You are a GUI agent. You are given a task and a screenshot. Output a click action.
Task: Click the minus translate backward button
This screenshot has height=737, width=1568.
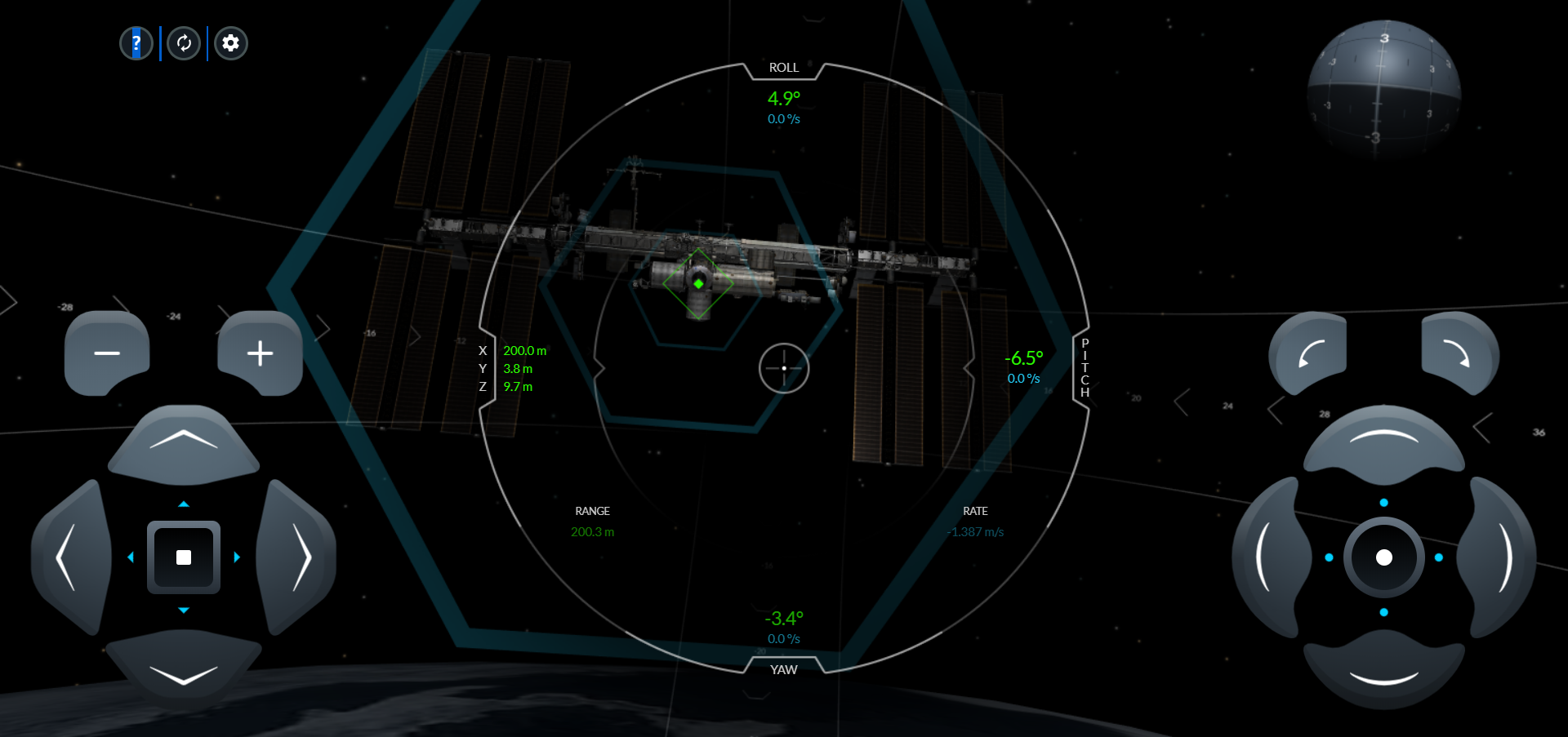tap(107, 353)
